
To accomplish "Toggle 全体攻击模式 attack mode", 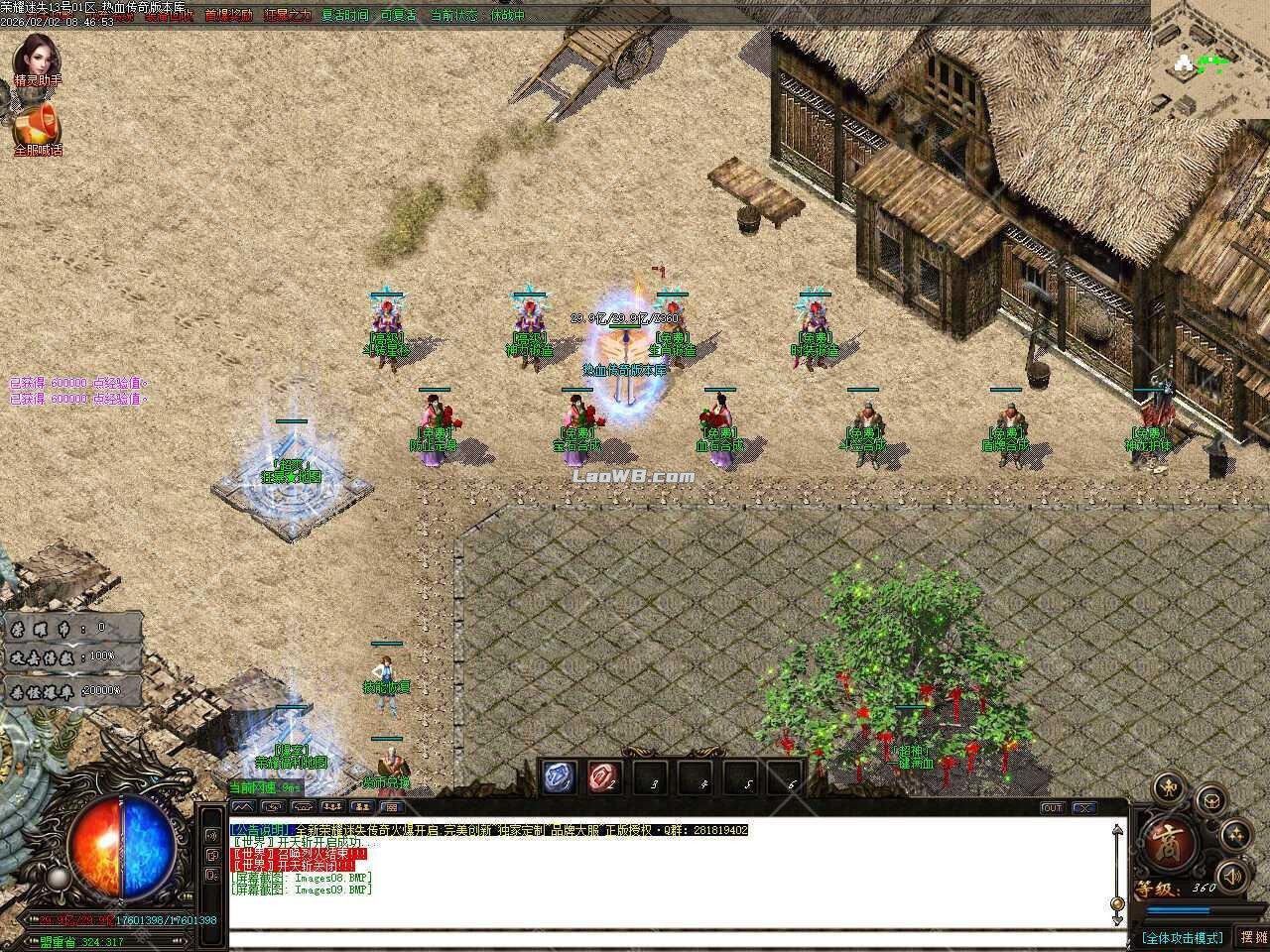I will (x=1184, y=936).
